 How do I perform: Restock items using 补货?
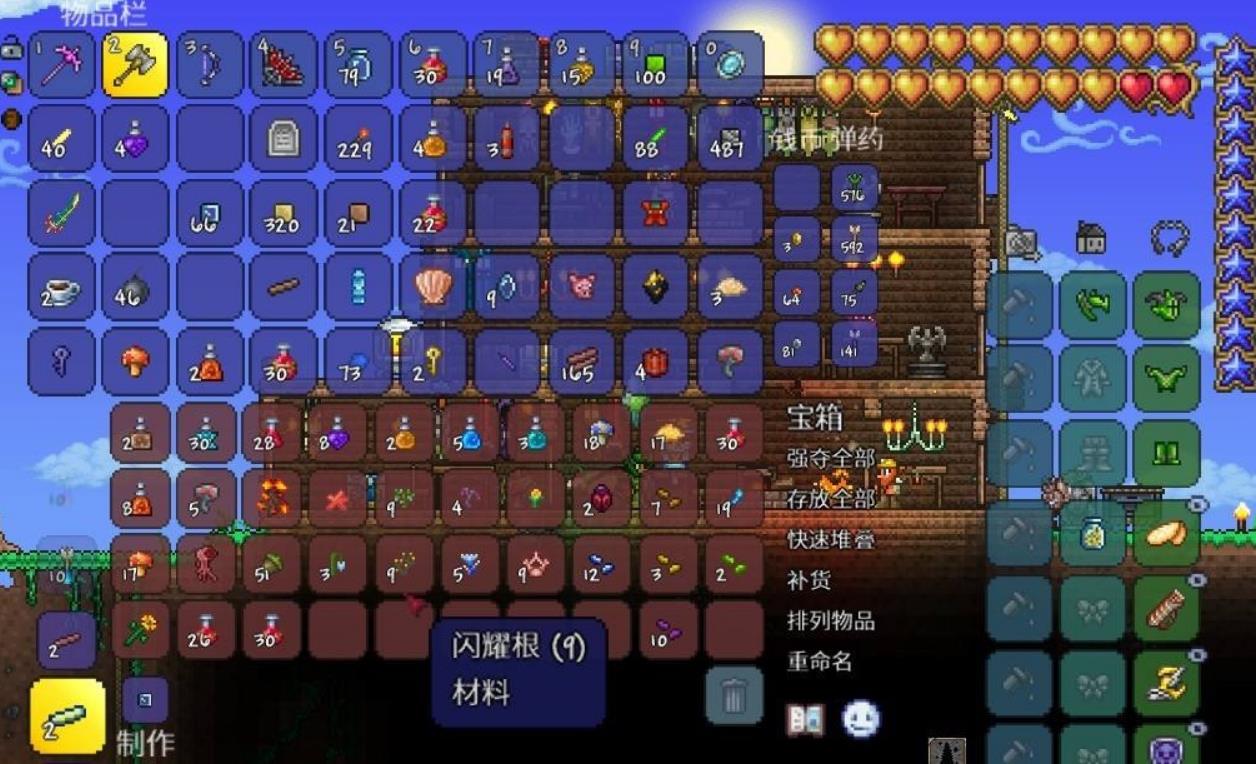809,580
